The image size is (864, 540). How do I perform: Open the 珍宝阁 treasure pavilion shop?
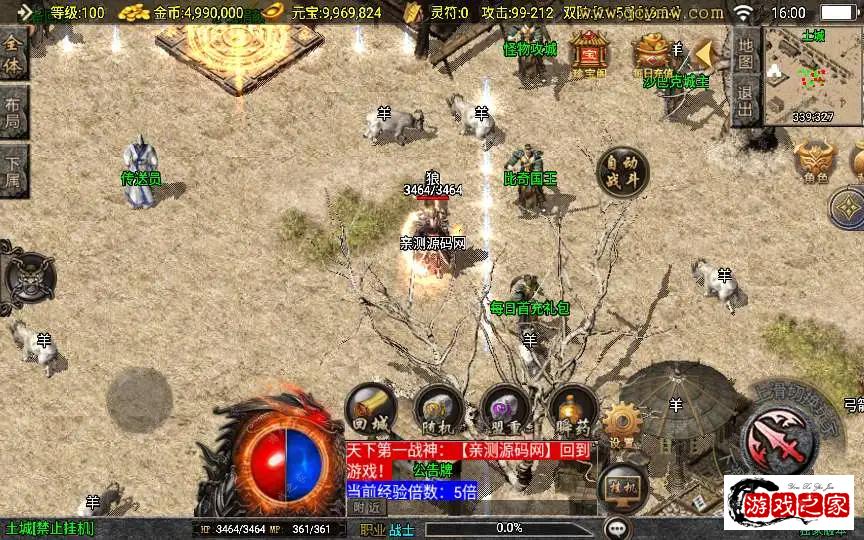tap(589, 52)
